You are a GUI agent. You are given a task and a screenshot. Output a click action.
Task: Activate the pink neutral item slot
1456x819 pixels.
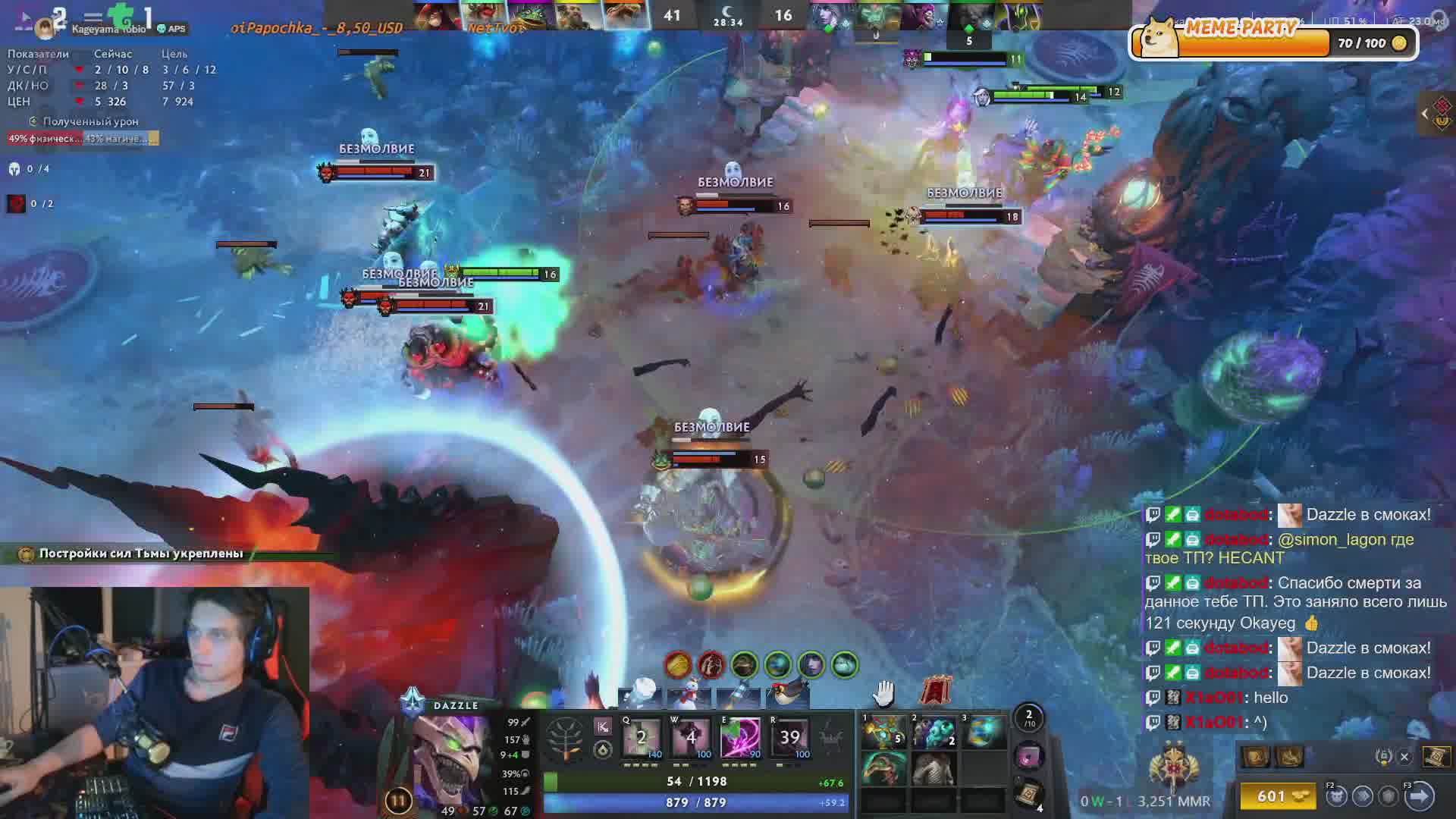point(1029,756)
